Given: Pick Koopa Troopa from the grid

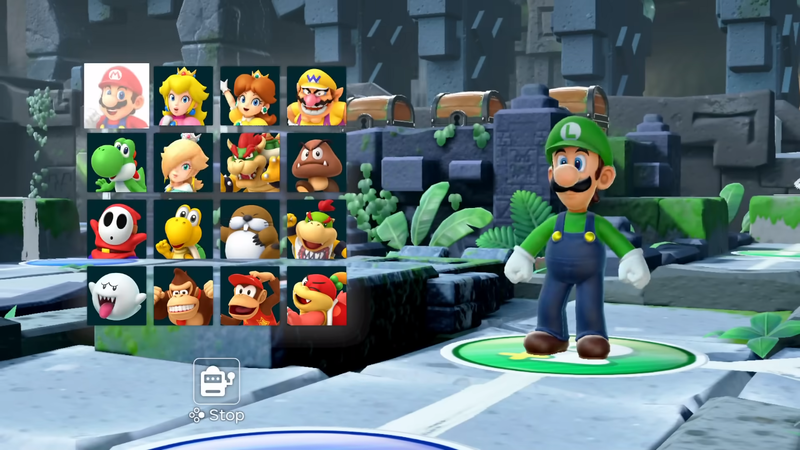Looking at the screenshot, I should click(x=183, y=229).
